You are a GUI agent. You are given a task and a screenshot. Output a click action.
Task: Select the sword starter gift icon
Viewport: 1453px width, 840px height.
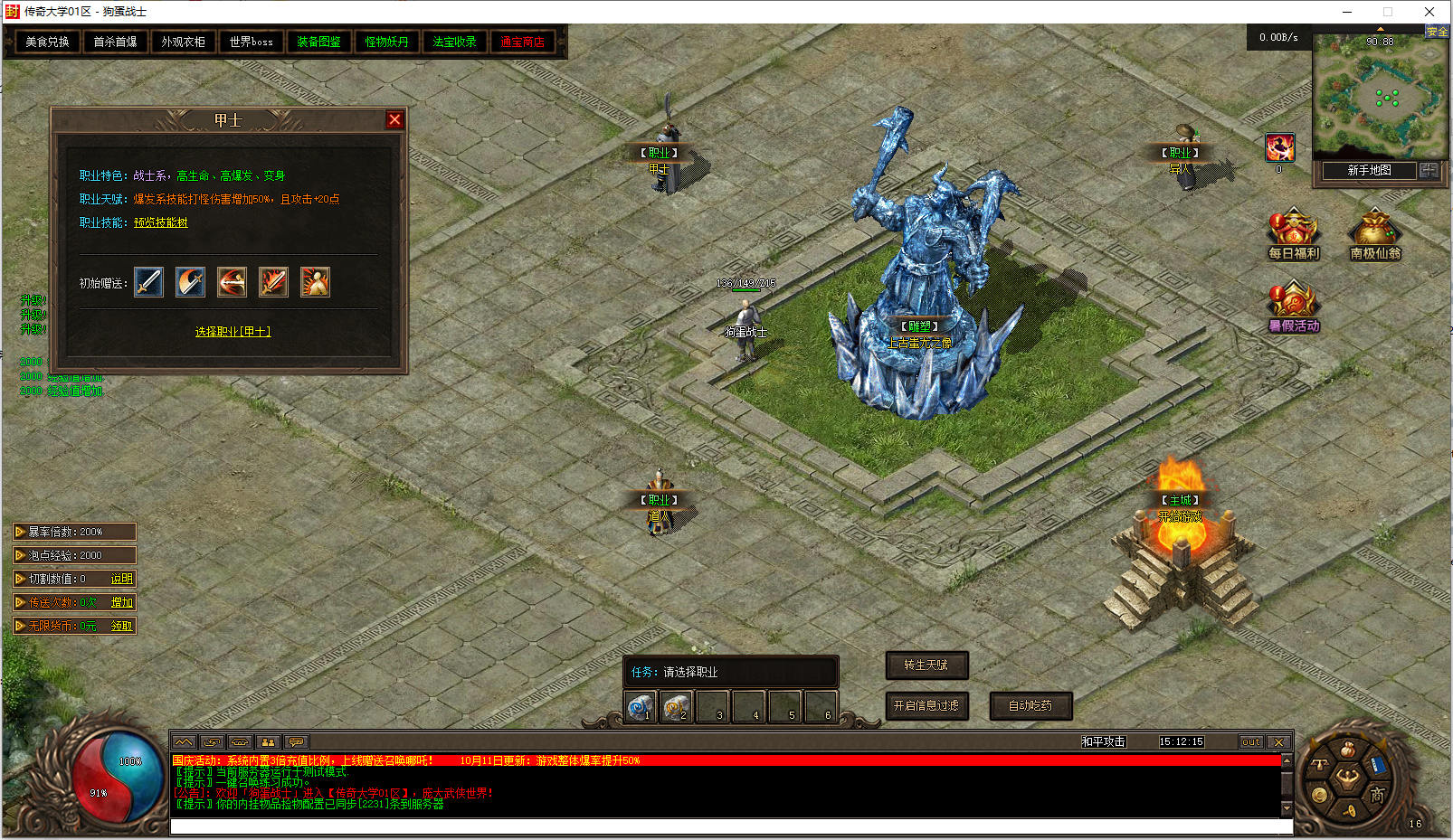coord(148,282)
